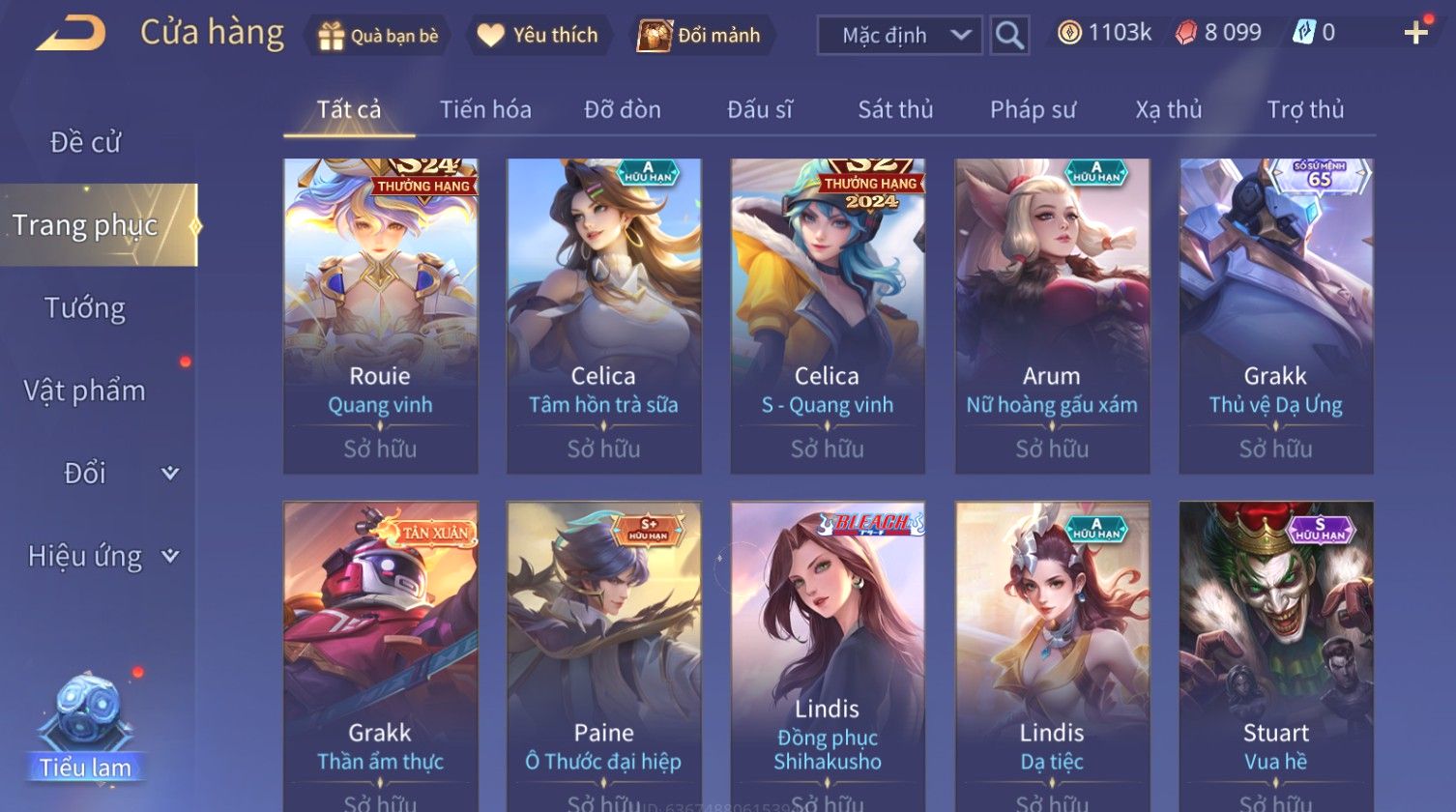This screenshot has width=1456, height=812.
Task: Choose the Arum Nữ hoàng gấu xám card
Action: pos(1052,315)
